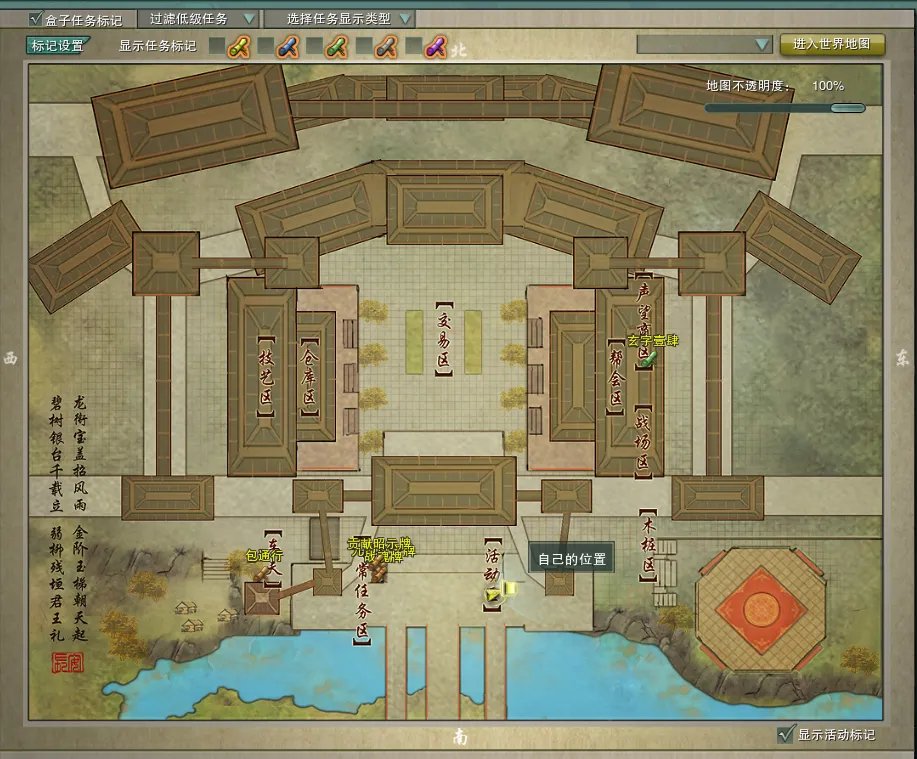
Task: Open 标记设置 marker settings
Action: tap(58, 45)
